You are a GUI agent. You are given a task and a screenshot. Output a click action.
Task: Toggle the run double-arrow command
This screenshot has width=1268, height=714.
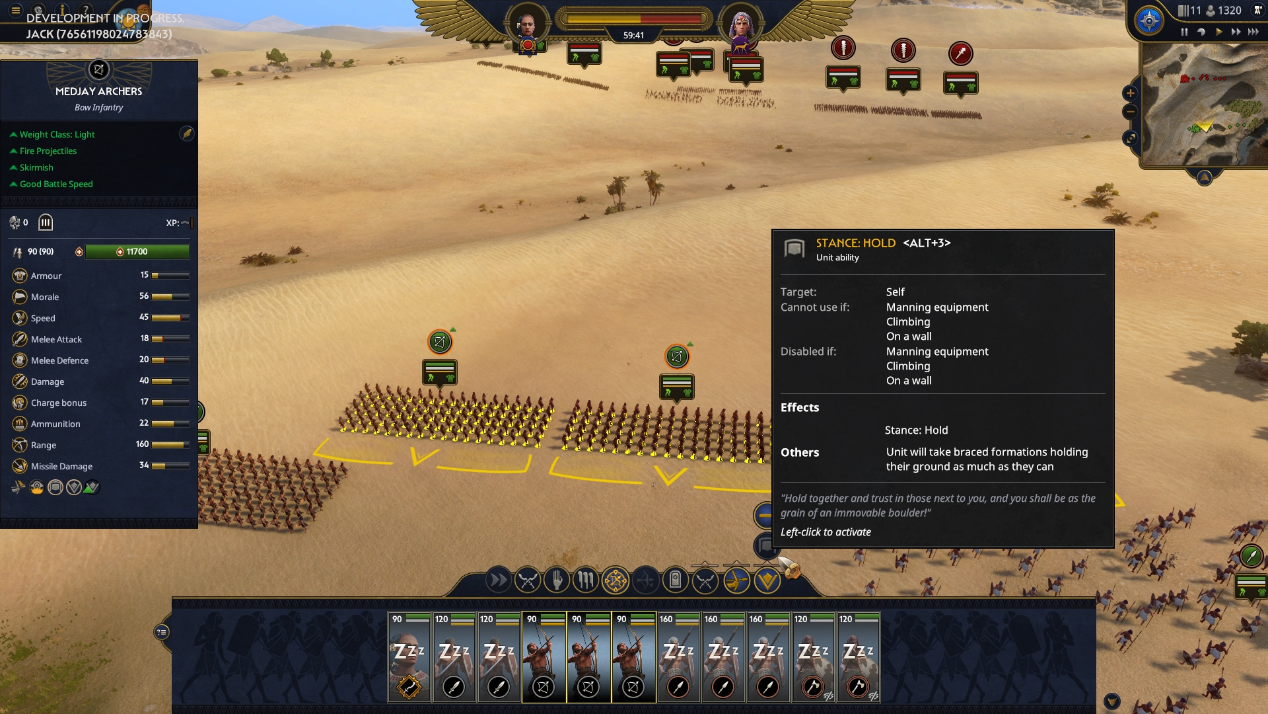coord(497,580)
